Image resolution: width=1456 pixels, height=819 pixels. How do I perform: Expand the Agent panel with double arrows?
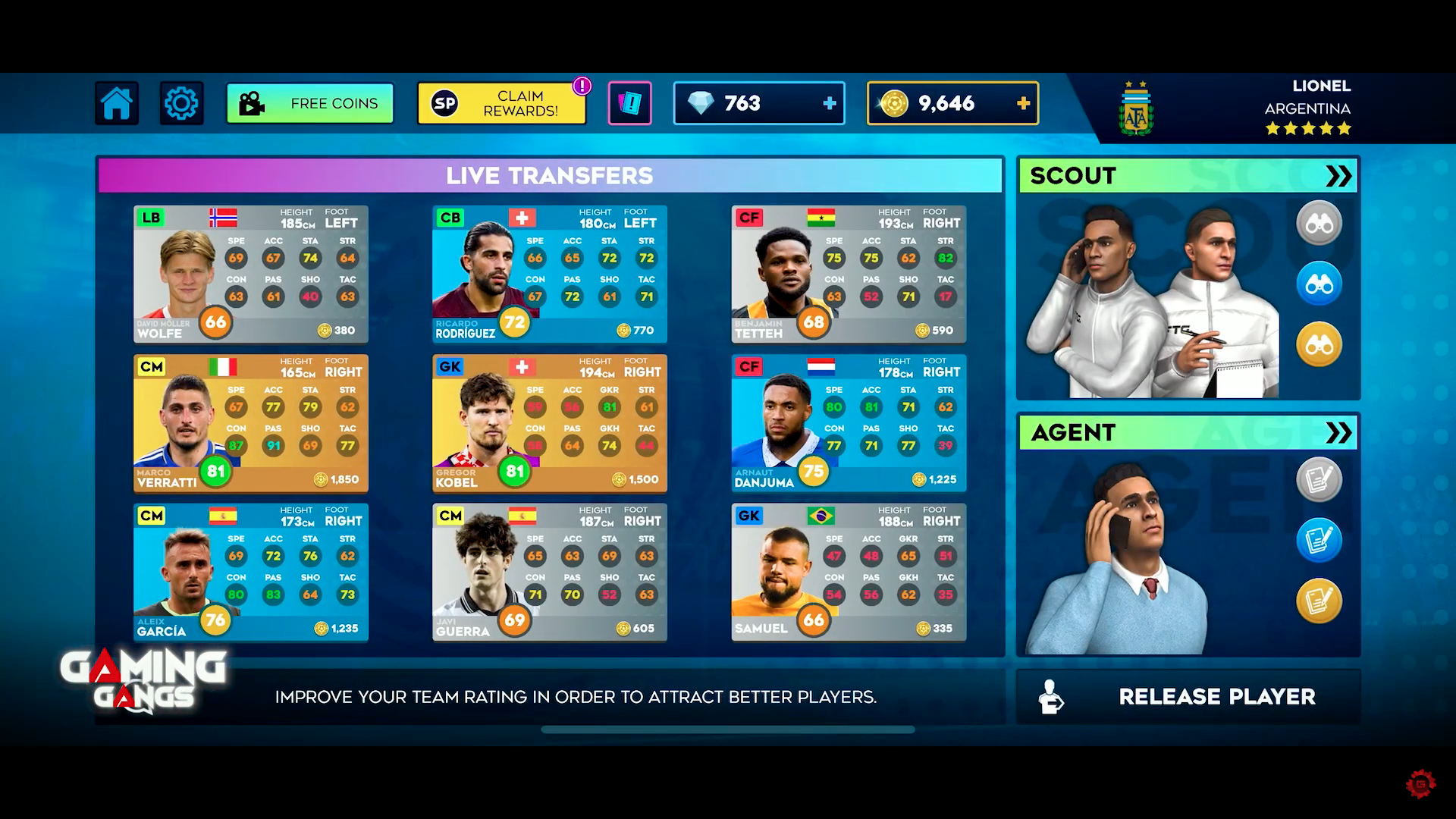tap(1338, 432)
